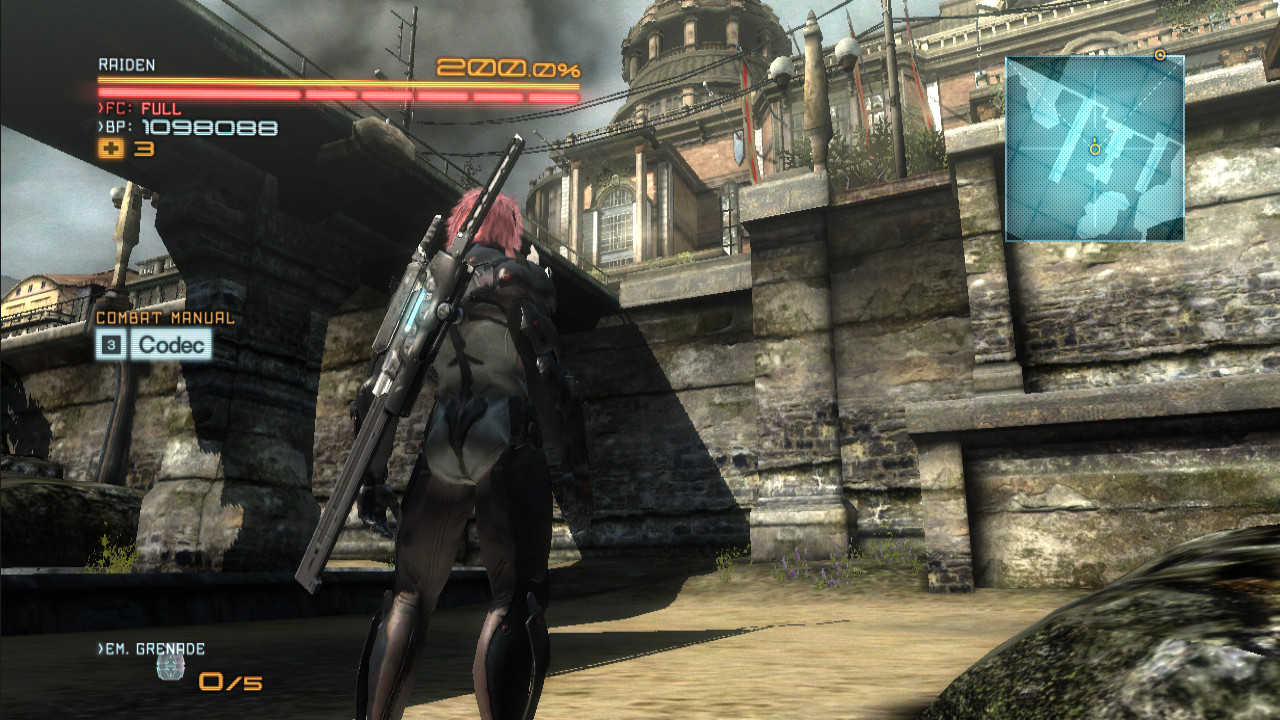Screen dimensions: 1280x720
Task: Toggle the EM. Grenade selection chevron
Action: pos(99,650)
